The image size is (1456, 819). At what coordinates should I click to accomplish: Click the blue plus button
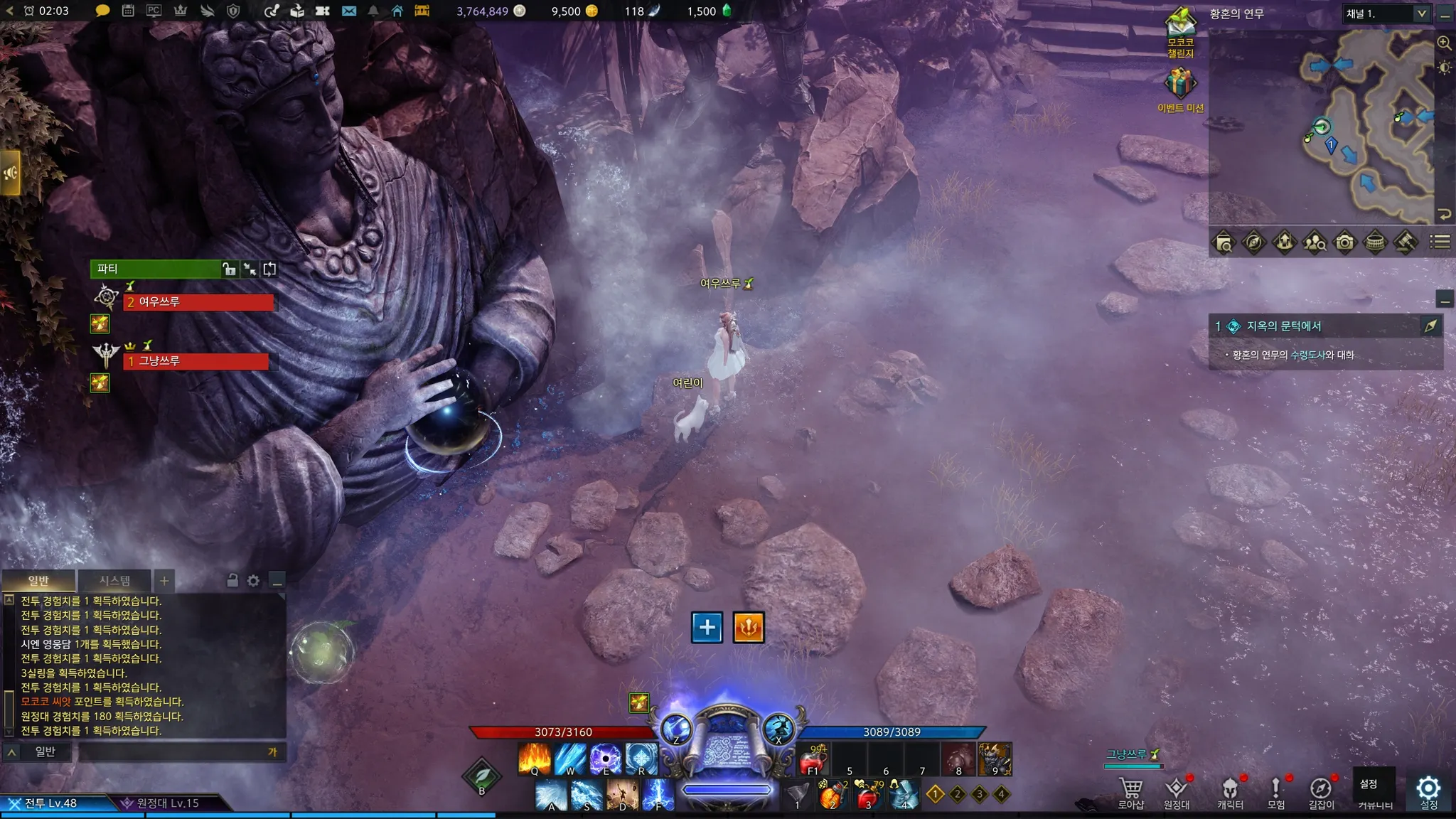707,627
